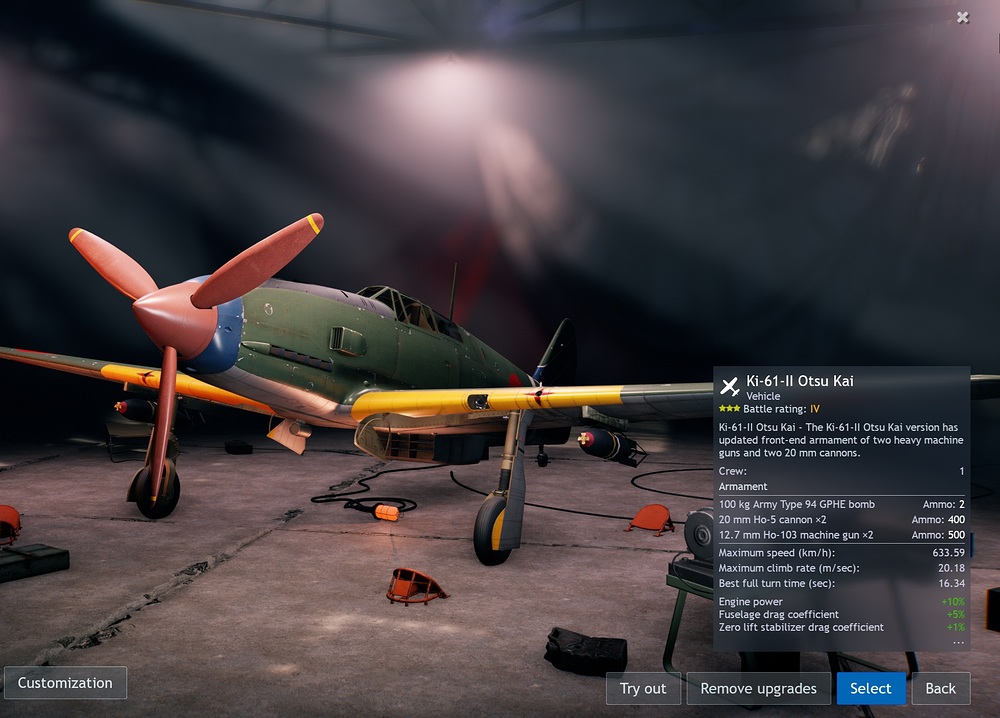Select this aircraft with the blue button

[870, 688]
